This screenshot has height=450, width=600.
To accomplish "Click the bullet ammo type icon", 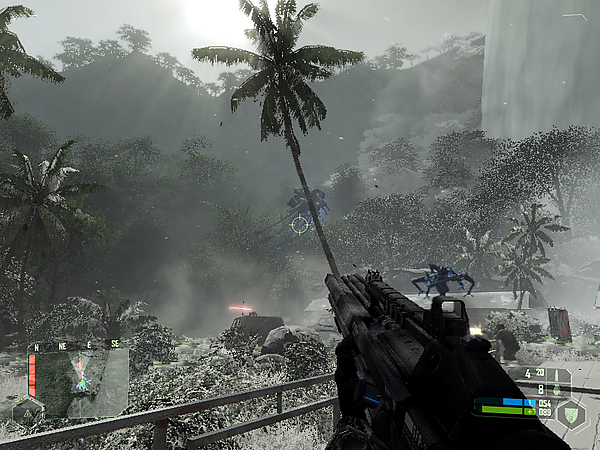I will click(556, 375).
